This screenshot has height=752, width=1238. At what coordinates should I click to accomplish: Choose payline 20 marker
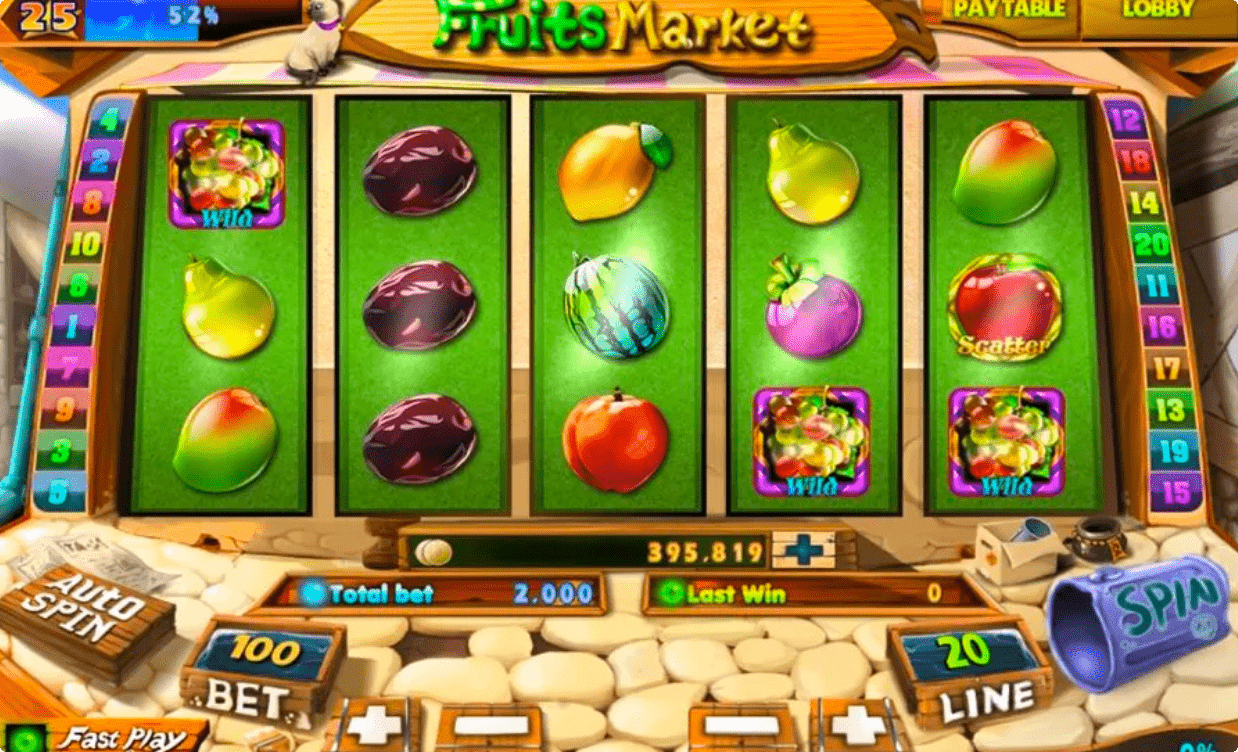[1150, 243]
